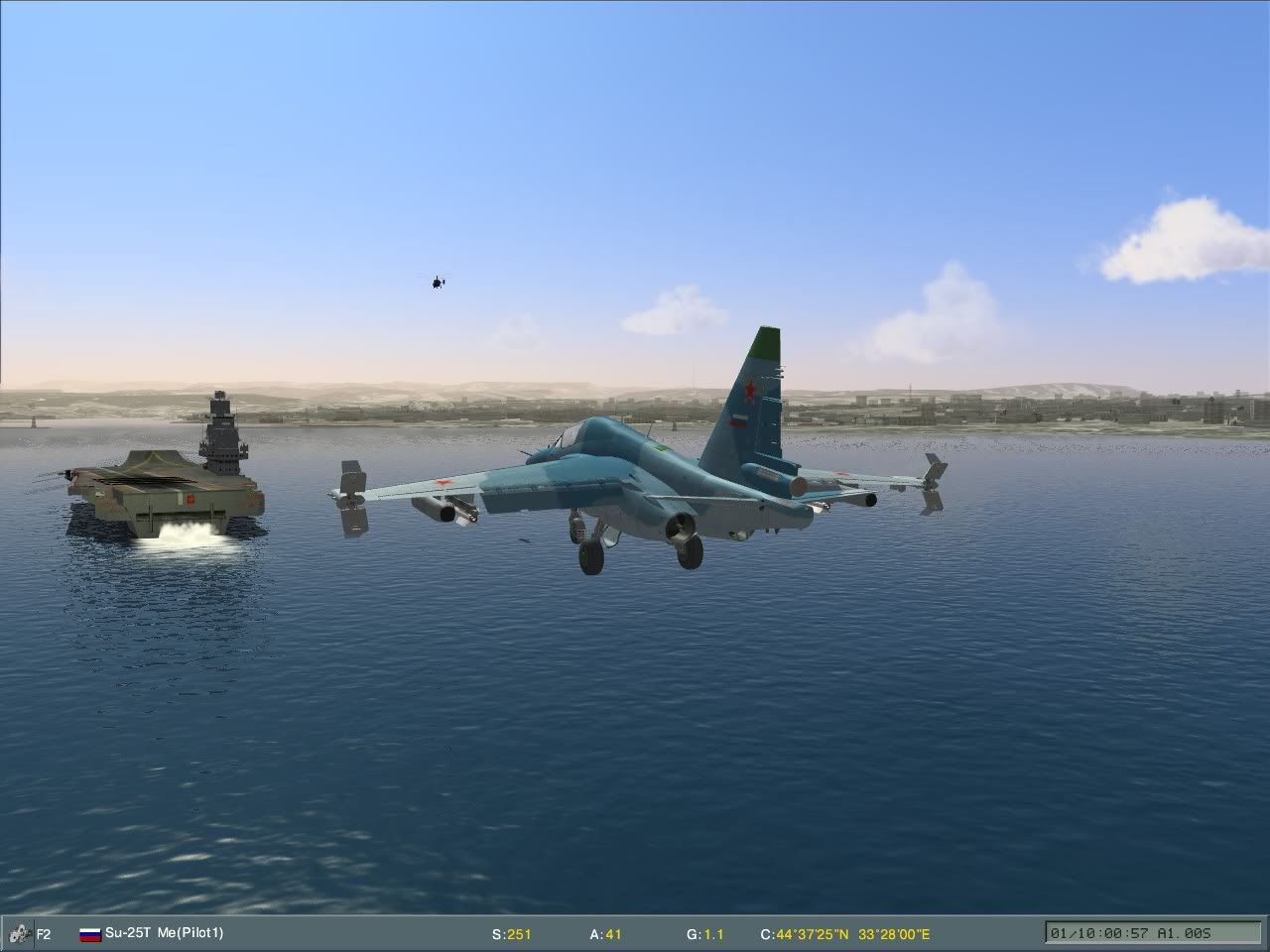Click the F2 external view indicator
Screen dimensions: 1270x952
click(43, 933)
